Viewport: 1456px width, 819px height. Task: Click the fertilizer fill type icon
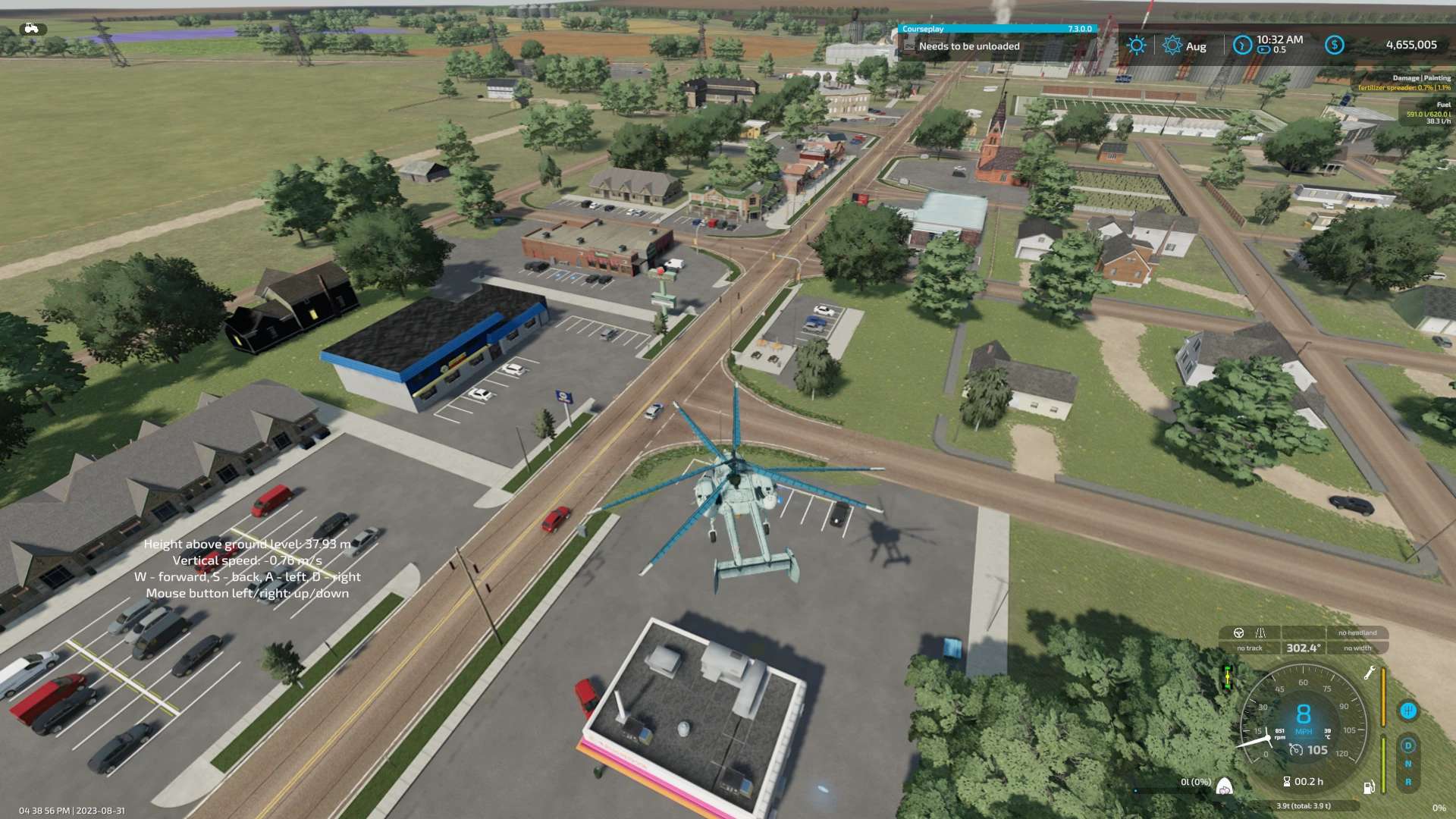click(x=1224, y=787)
